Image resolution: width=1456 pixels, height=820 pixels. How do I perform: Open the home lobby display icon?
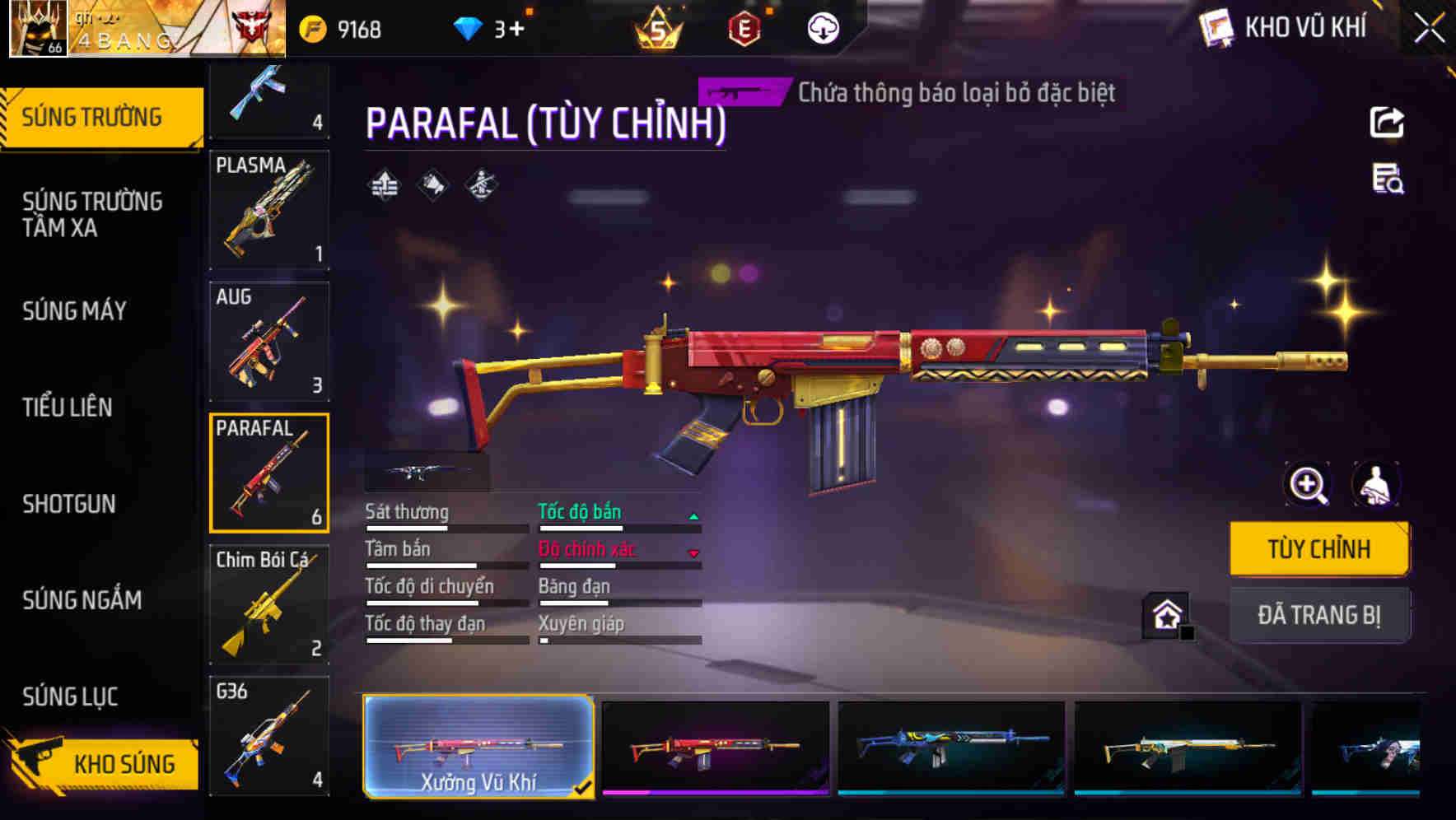pos(1167,615)
